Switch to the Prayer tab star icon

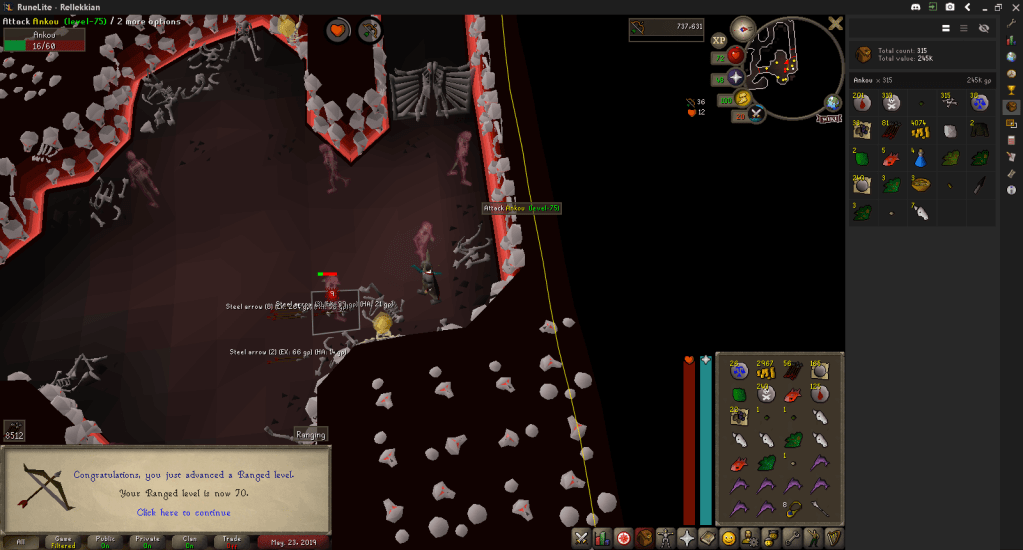(687, 538)
